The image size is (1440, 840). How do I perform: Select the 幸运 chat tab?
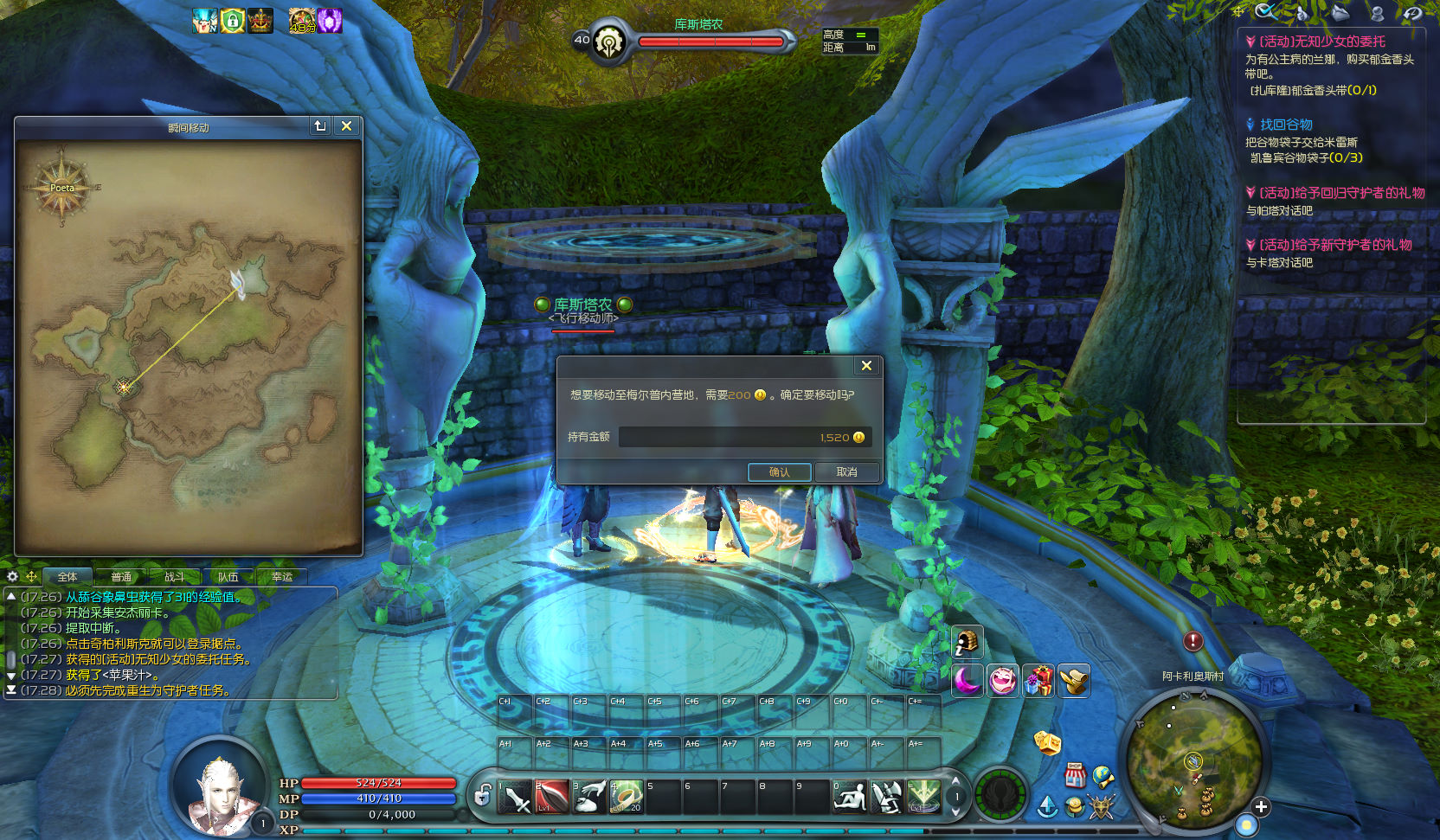coord(282,577)
